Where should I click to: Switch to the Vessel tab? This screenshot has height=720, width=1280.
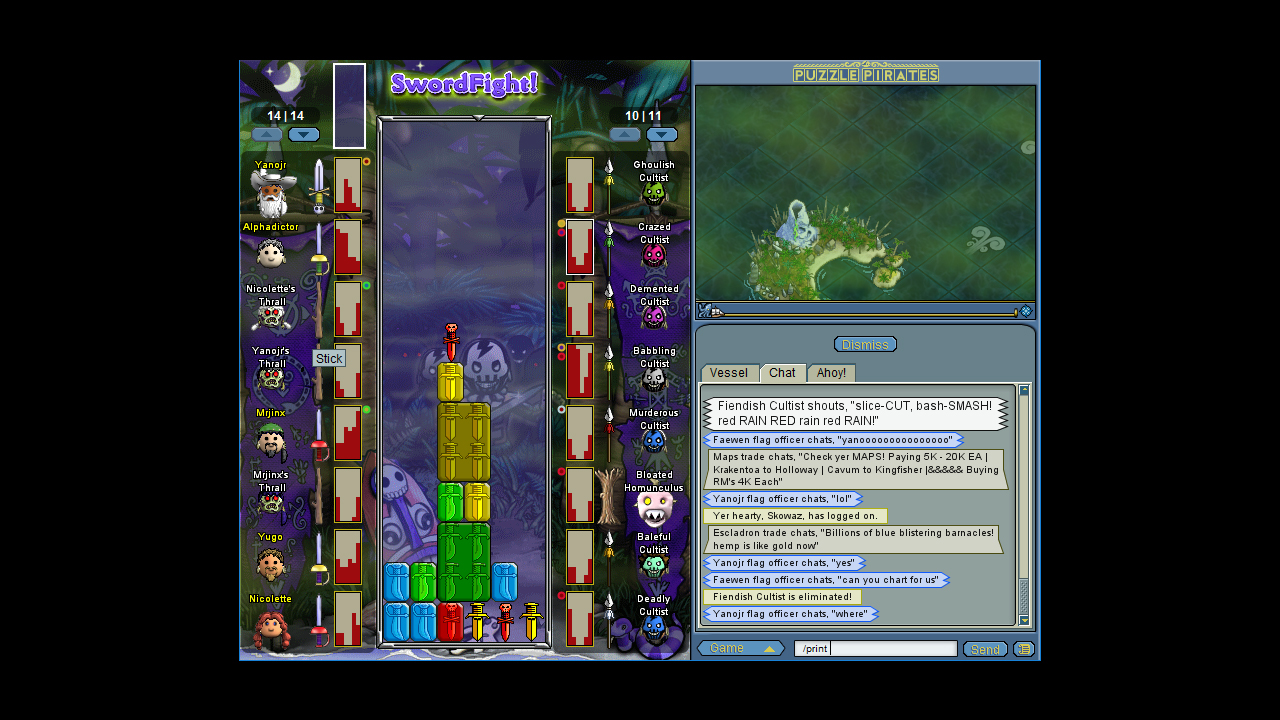(x=730, y=372)
